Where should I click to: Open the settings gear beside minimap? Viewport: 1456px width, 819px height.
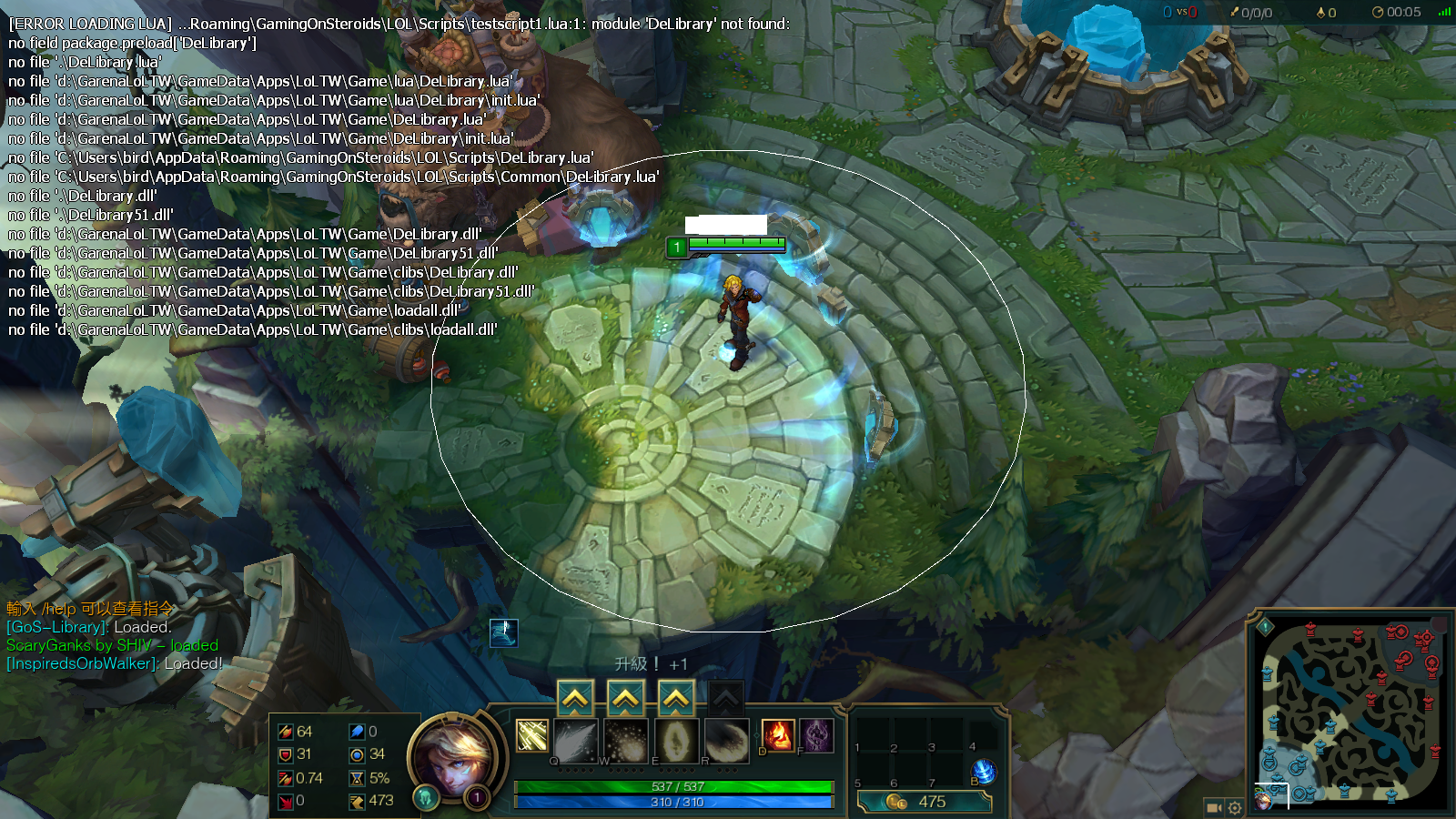[1235, 807]
